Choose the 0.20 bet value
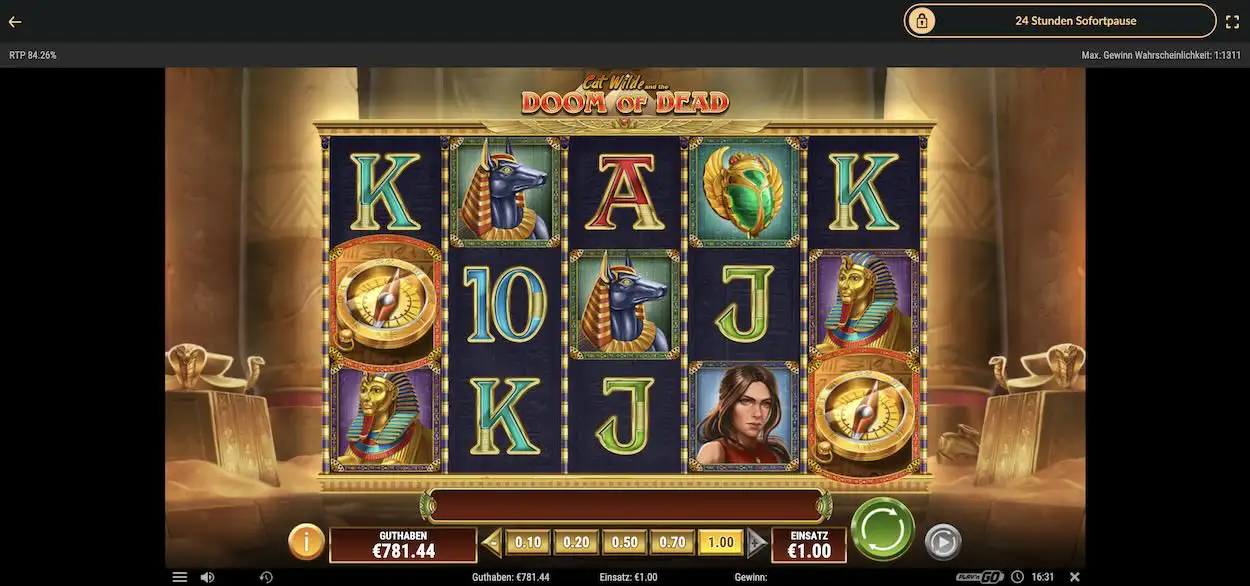The height and width of the screenshot is (586, 1250). pyautogui.click(x=576, y=543)
